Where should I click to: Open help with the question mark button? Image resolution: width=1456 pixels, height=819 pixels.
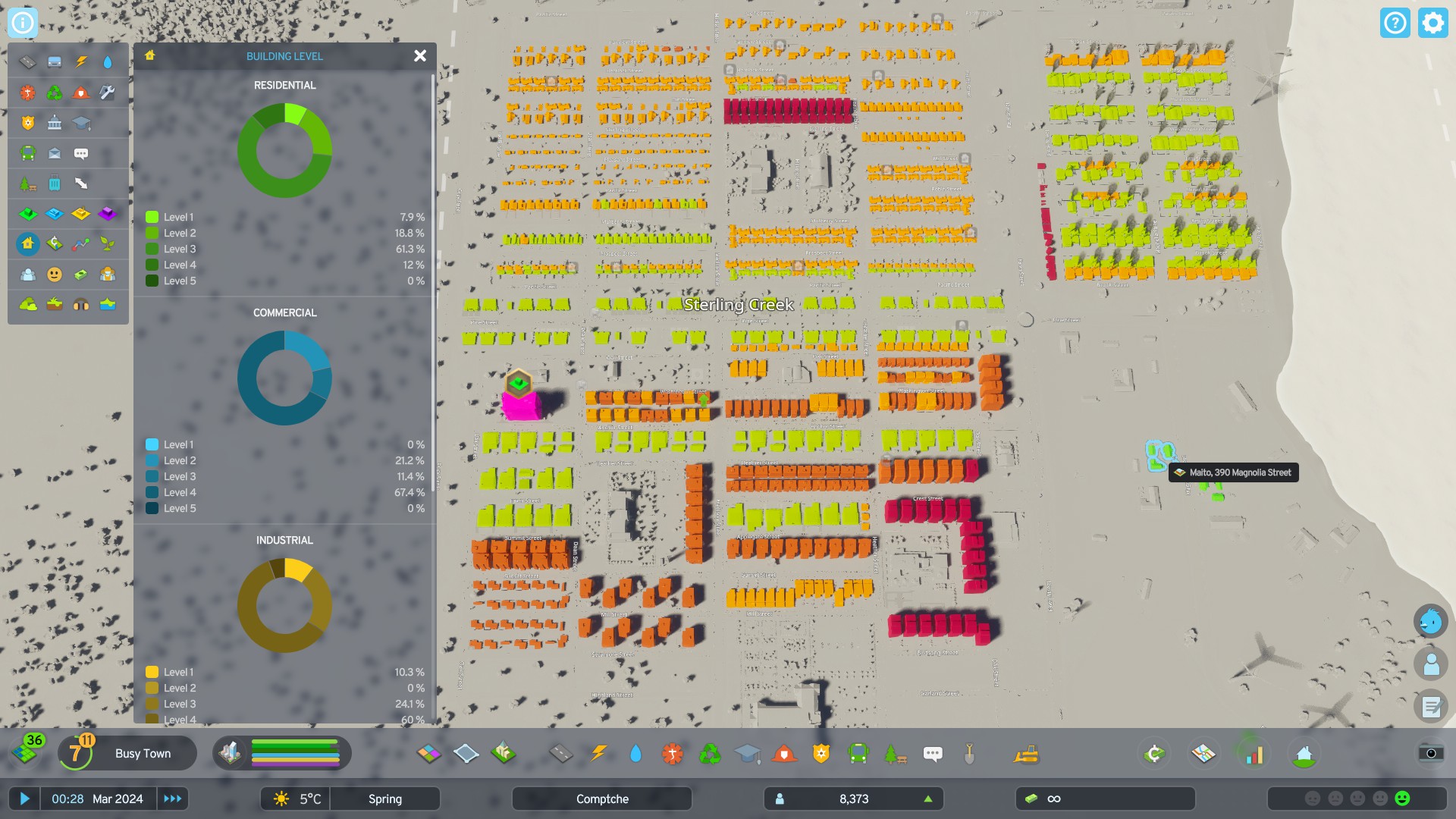[x=1395, y=23]
